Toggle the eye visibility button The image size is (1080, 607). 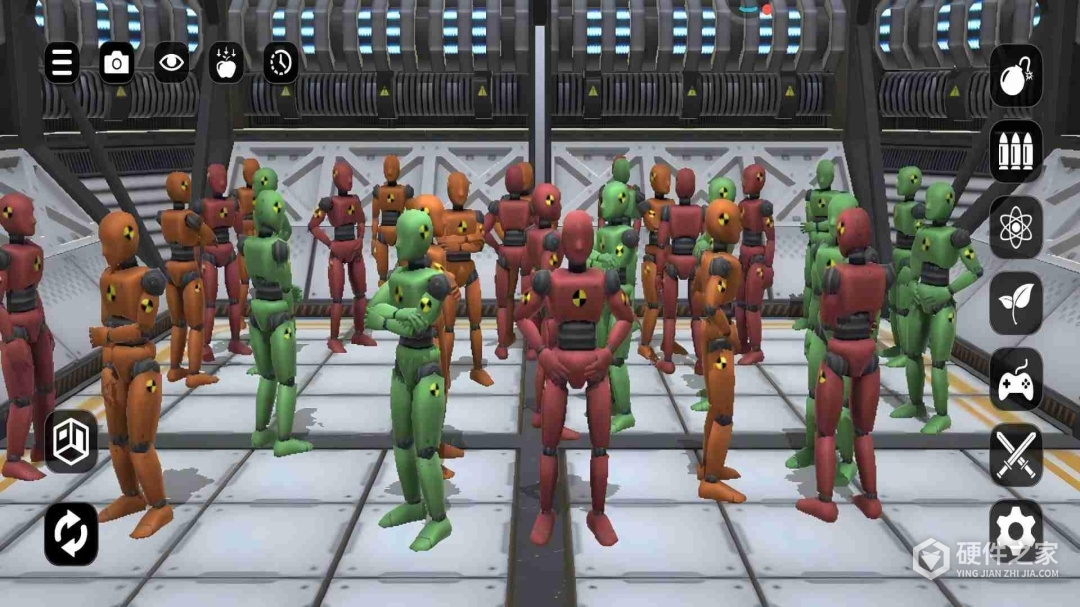click(x=172, y=63)
